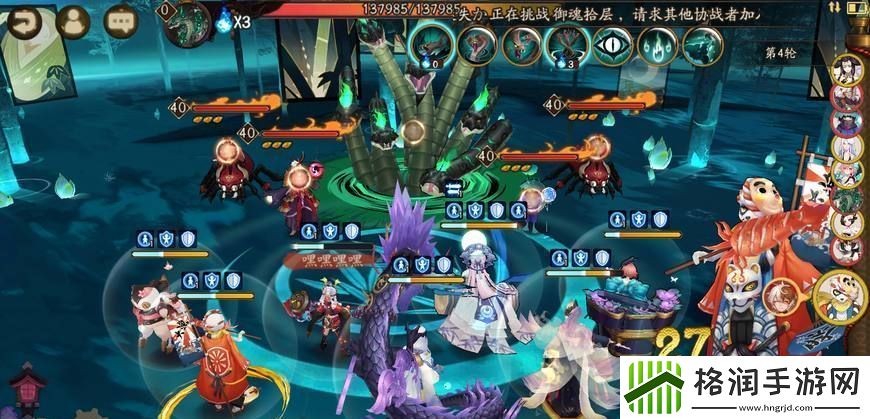This screenshot has height=419, width=870.
Task: Select the top portrait in turn order
Action: [848, 70]
